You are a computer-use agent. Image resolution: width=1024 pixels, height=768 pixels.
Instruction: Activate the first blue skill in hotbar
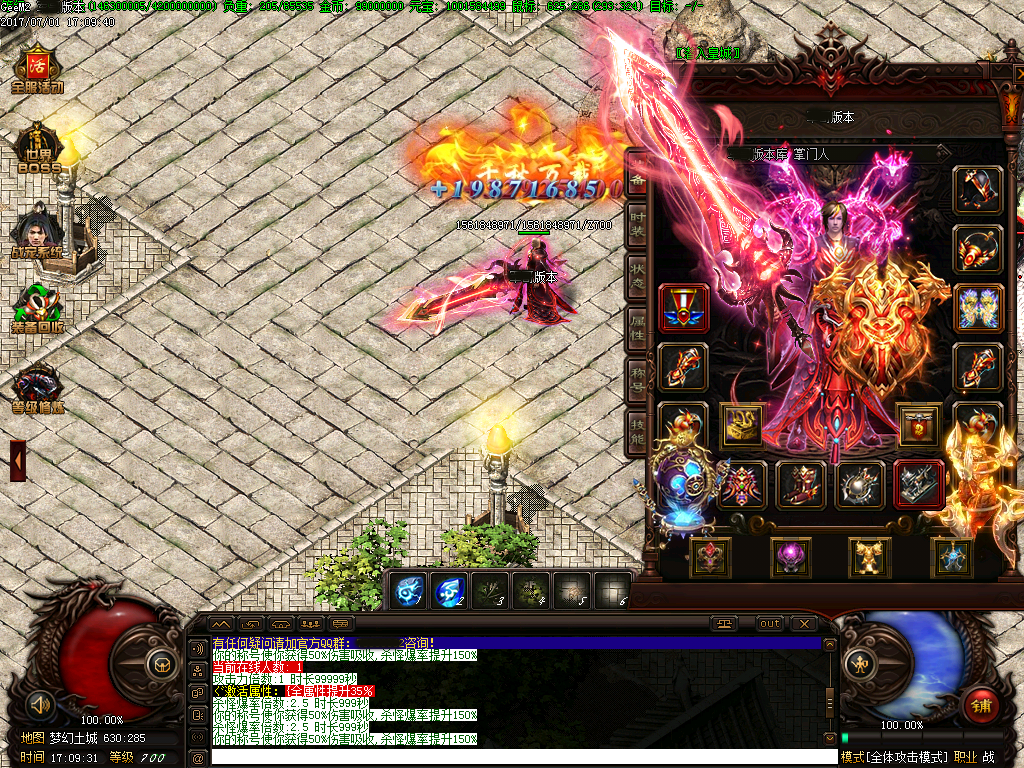pyautogui.click(x=408, y=591)
